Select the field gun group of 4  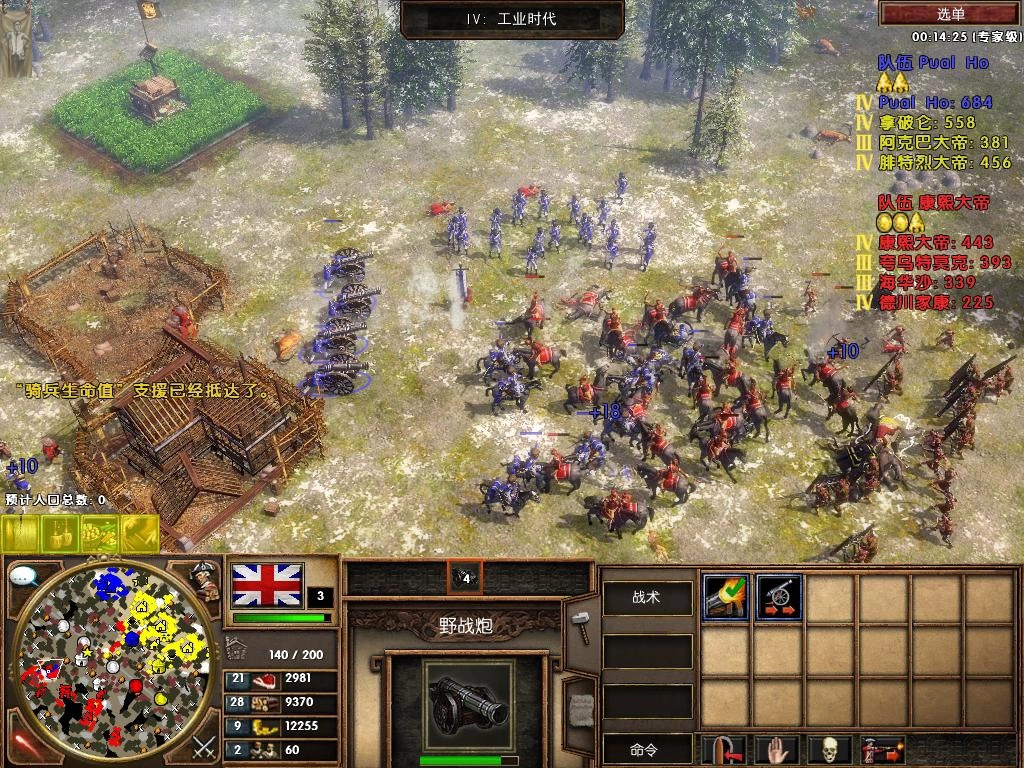point(464,577)
